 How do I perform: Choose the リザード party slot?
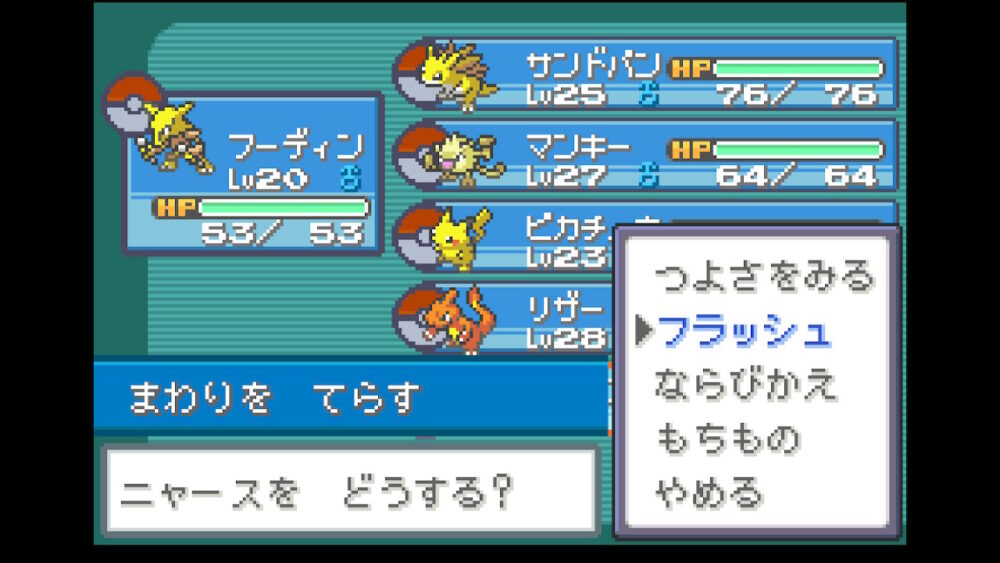point(505,318)
